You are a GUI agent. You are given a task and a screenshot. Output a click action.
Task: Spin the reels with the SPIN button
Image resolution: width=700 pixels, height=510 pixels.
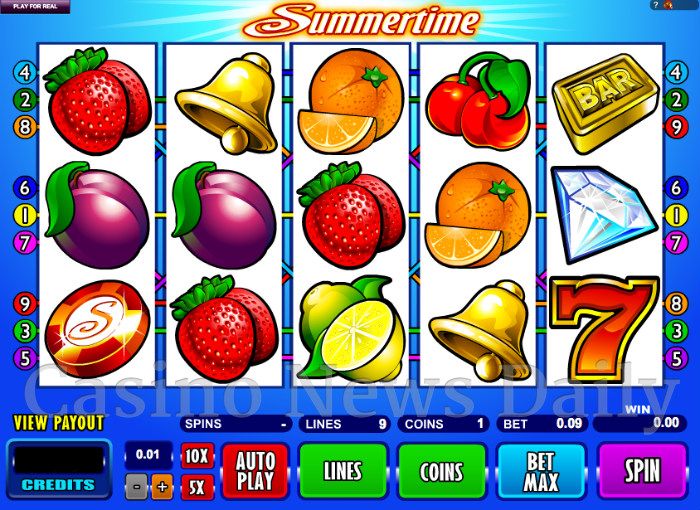[642, 471]
